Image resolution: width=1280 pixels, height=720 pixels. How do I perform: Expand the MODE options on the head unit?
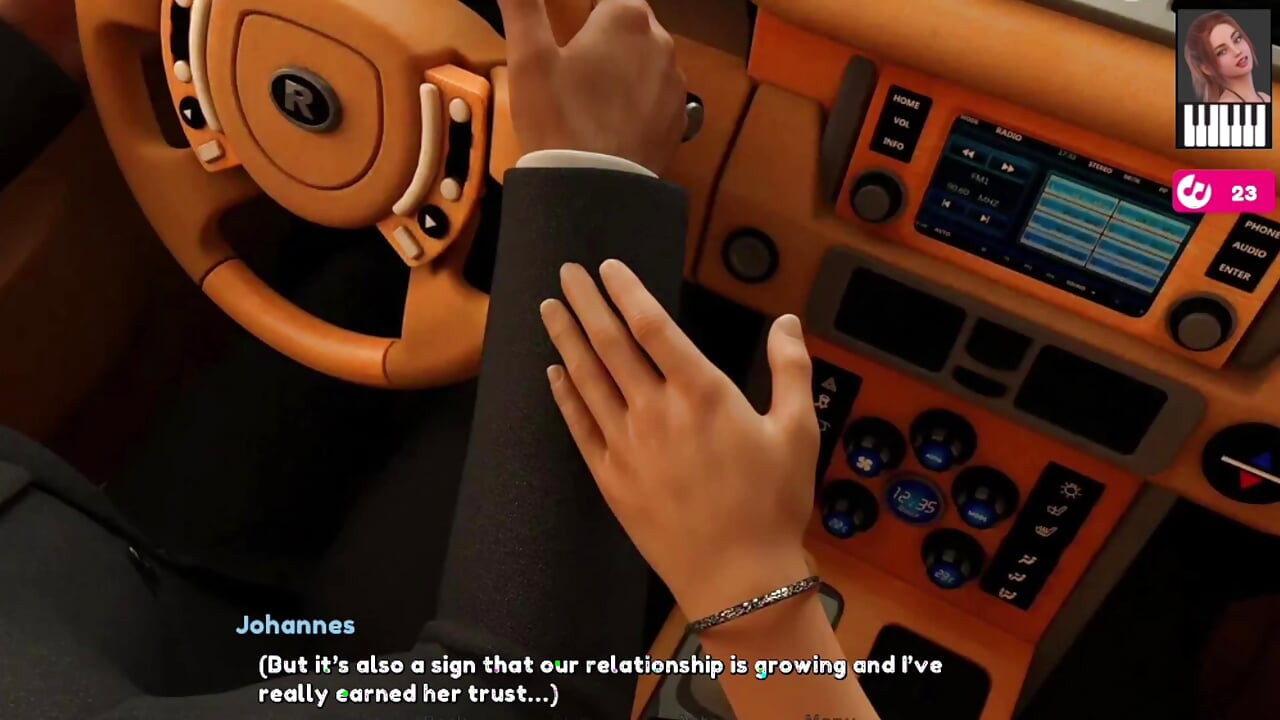(x=969, y=120)
